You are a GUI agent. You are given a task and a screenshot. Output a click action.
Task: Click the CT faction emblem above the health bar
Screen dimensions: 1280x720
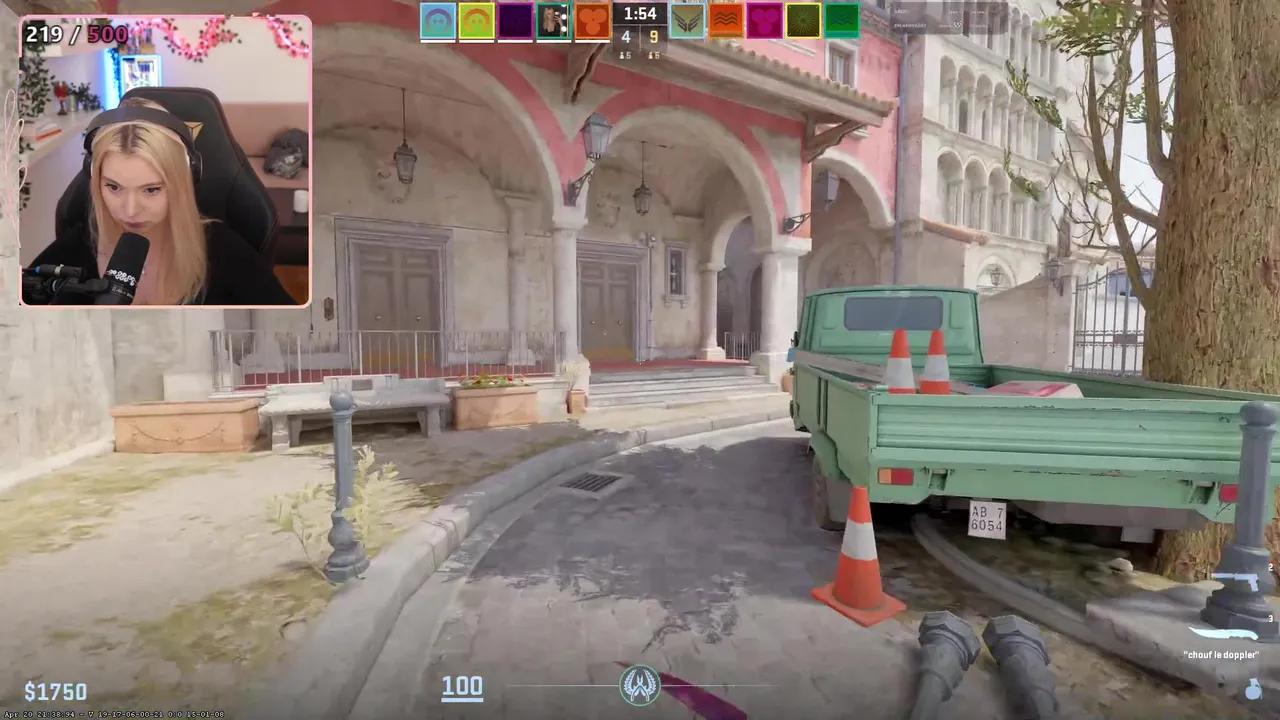click(x=640, y=687)
